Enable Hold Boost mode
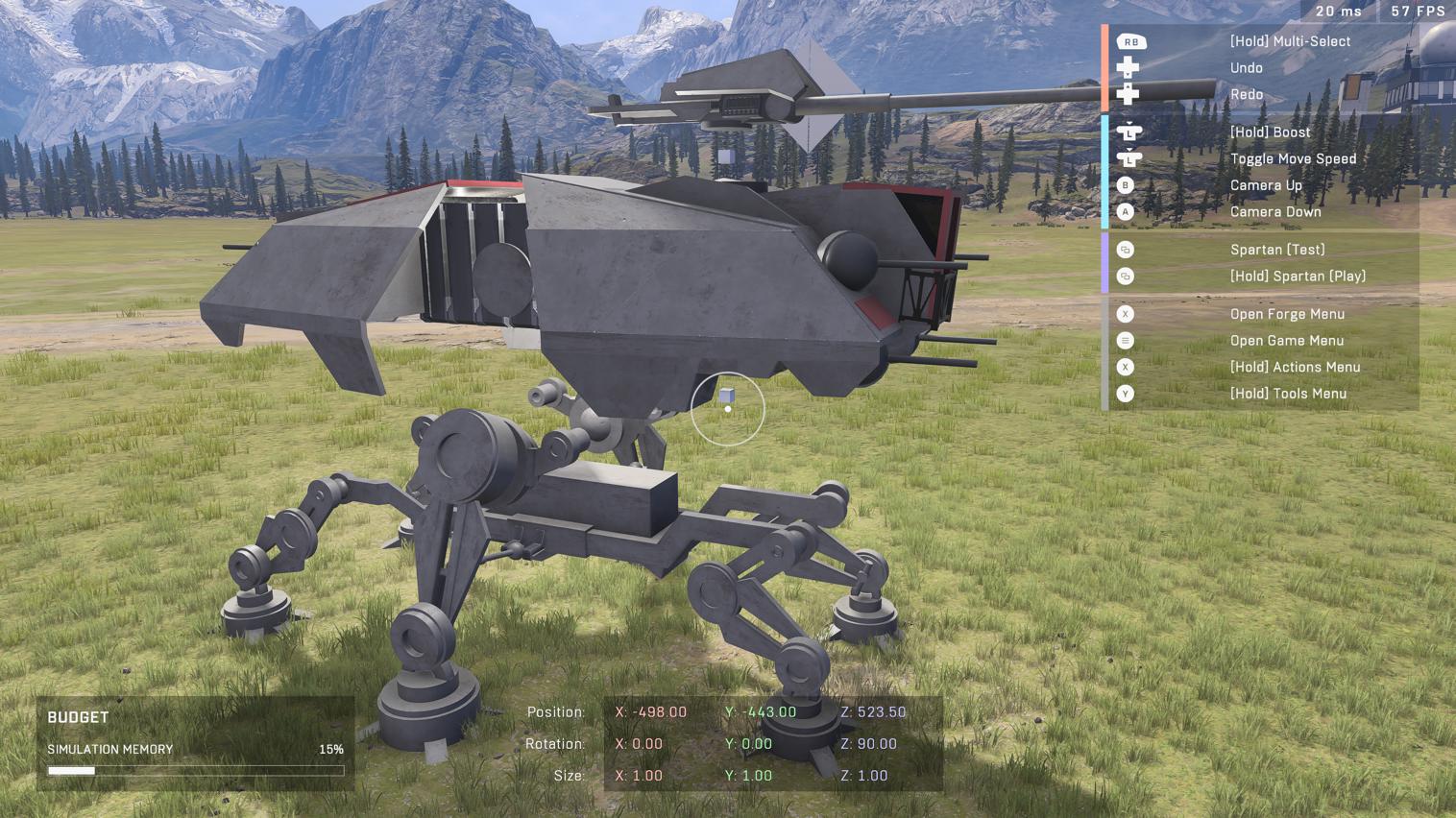The width and height of the screenshot is (1456, 818). point(1270,132)
